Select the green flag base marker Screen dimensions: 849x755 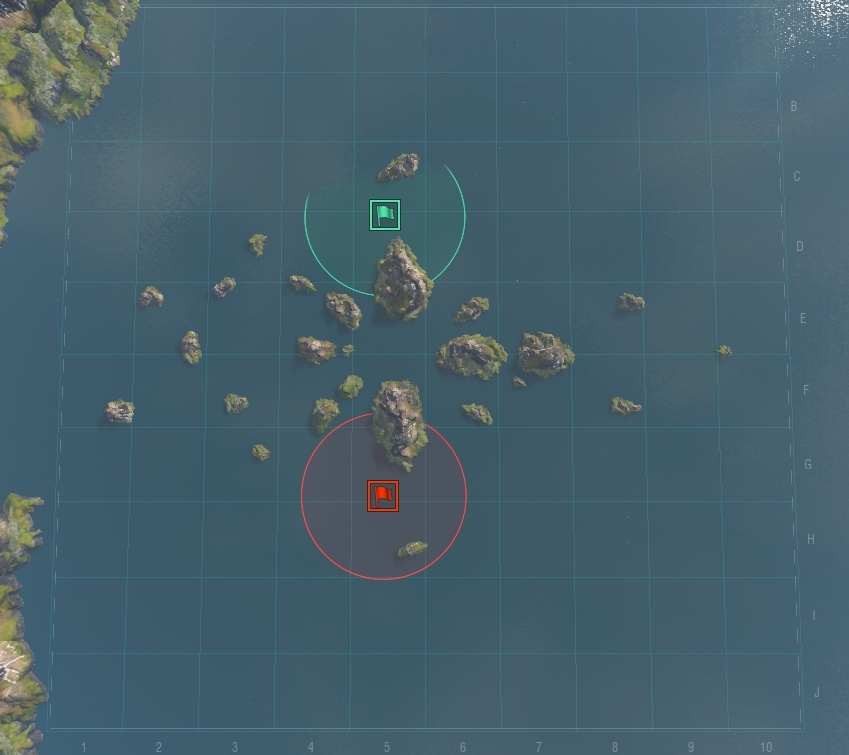tap(385, 215)
